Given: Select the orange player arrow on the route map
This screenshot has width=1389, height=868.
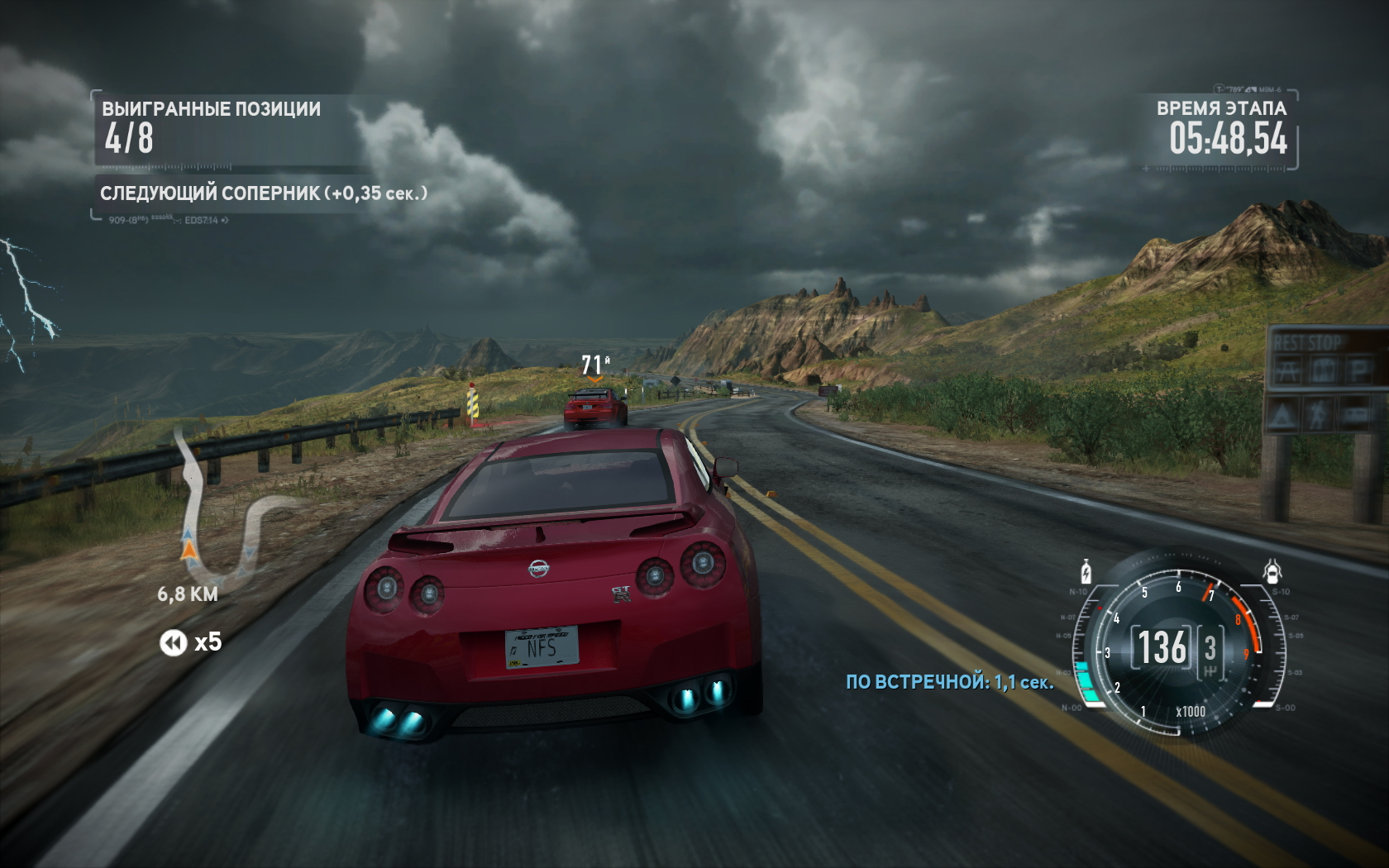Looking at the screenshot, I should pos(189,548).
